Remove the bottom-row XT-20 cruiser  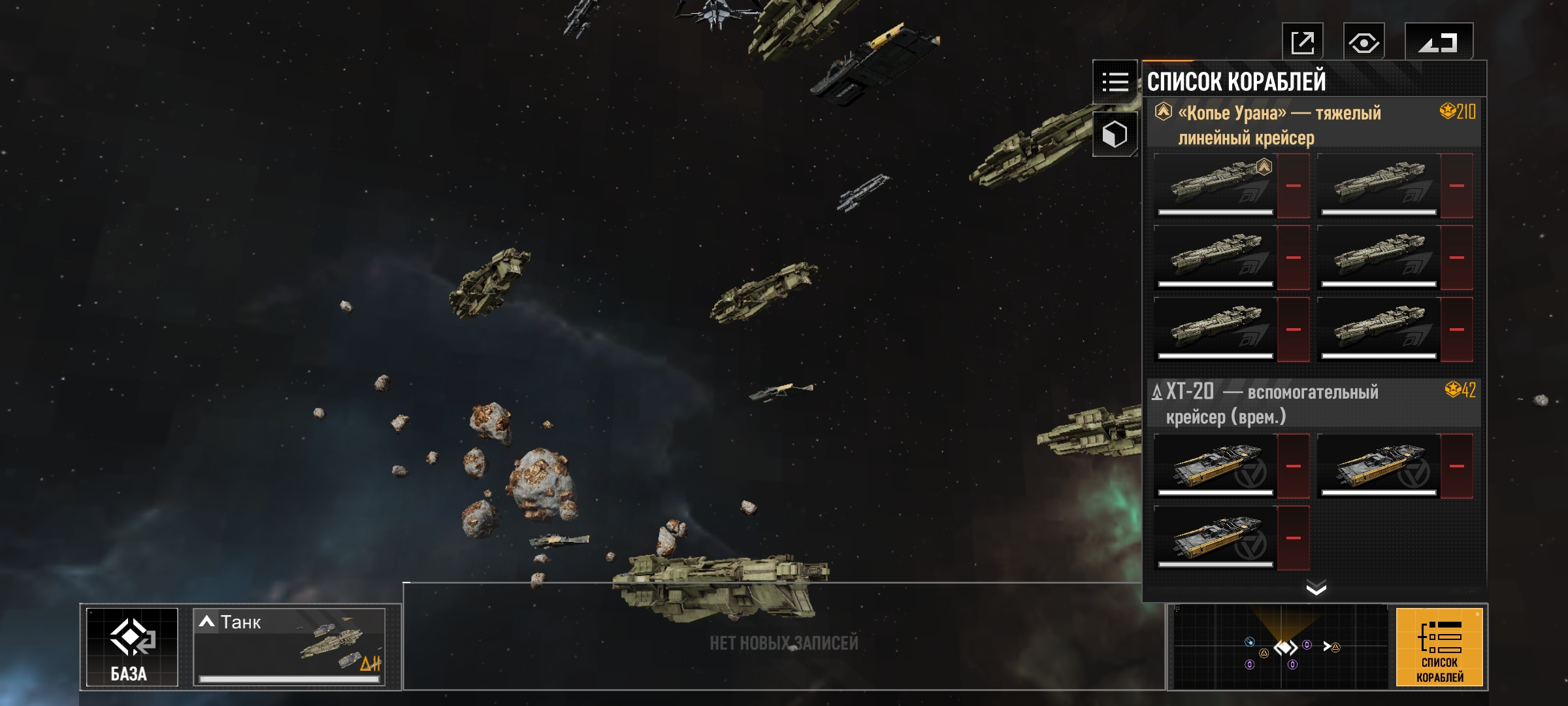pos(1294,538)
